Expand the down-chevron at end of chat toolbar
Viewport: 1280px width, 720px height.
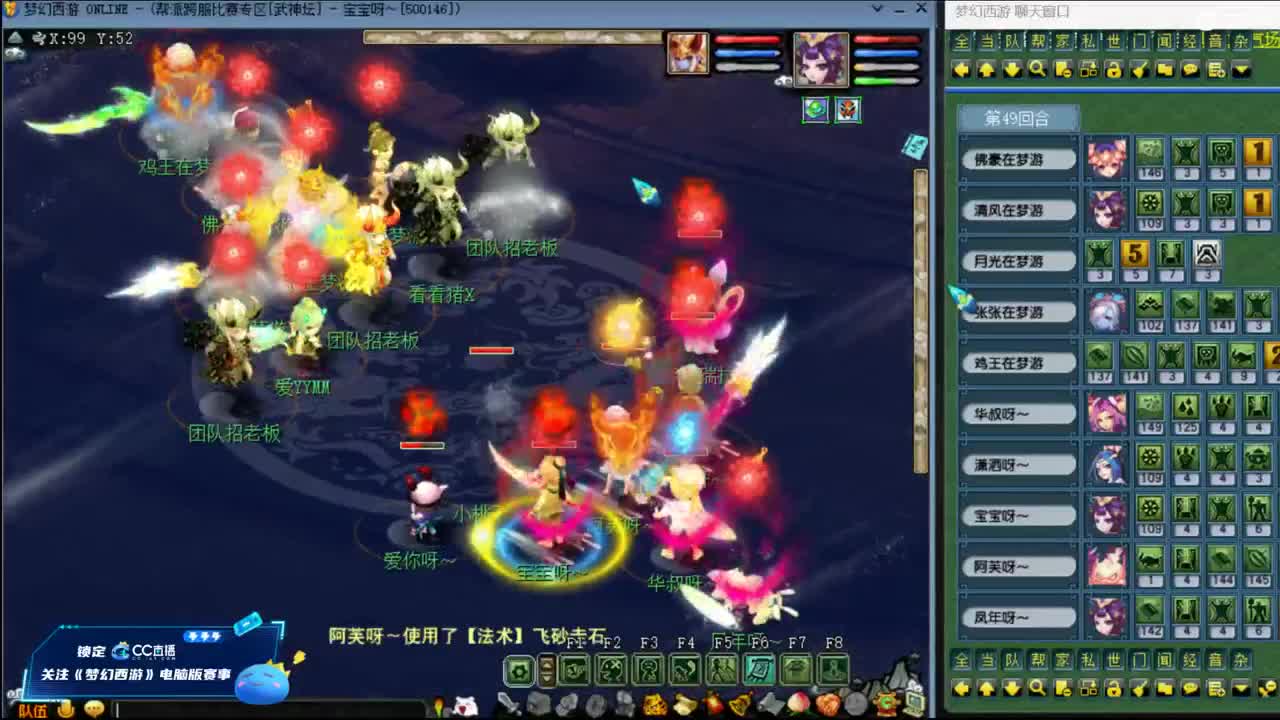pos(1241,69)
